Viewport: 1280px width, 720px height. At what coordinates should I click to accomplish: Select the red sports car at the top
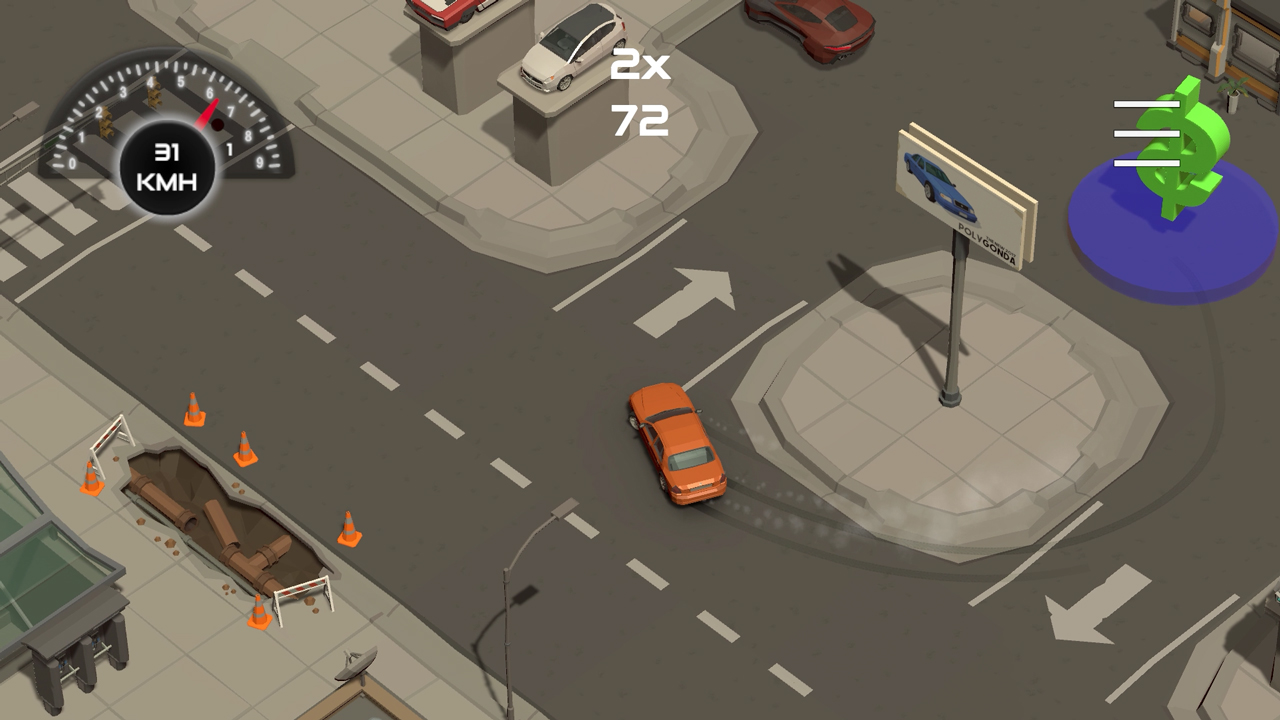810,25
